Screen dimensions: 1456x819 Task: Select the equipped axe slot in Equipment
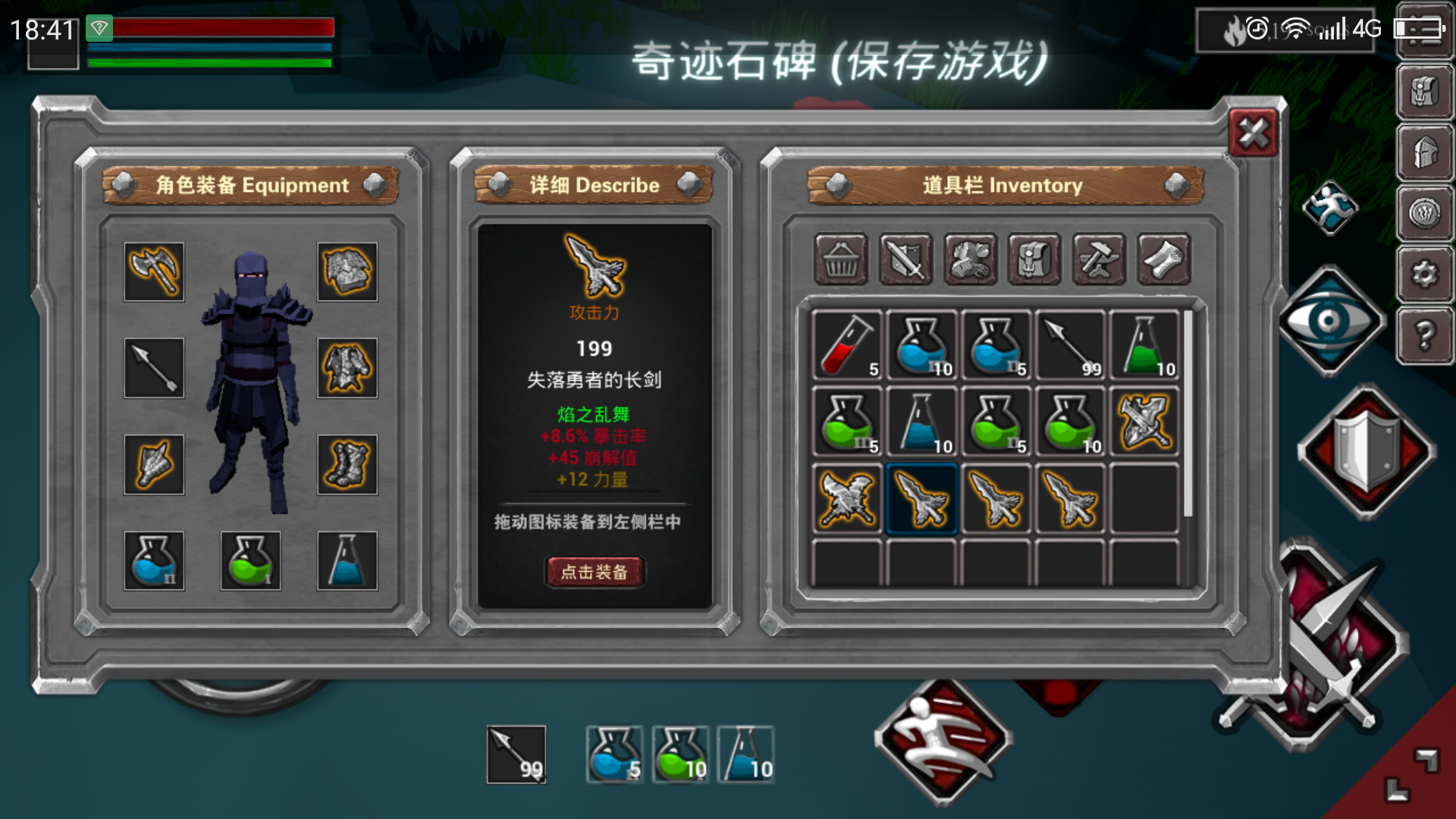coord(154,272)
